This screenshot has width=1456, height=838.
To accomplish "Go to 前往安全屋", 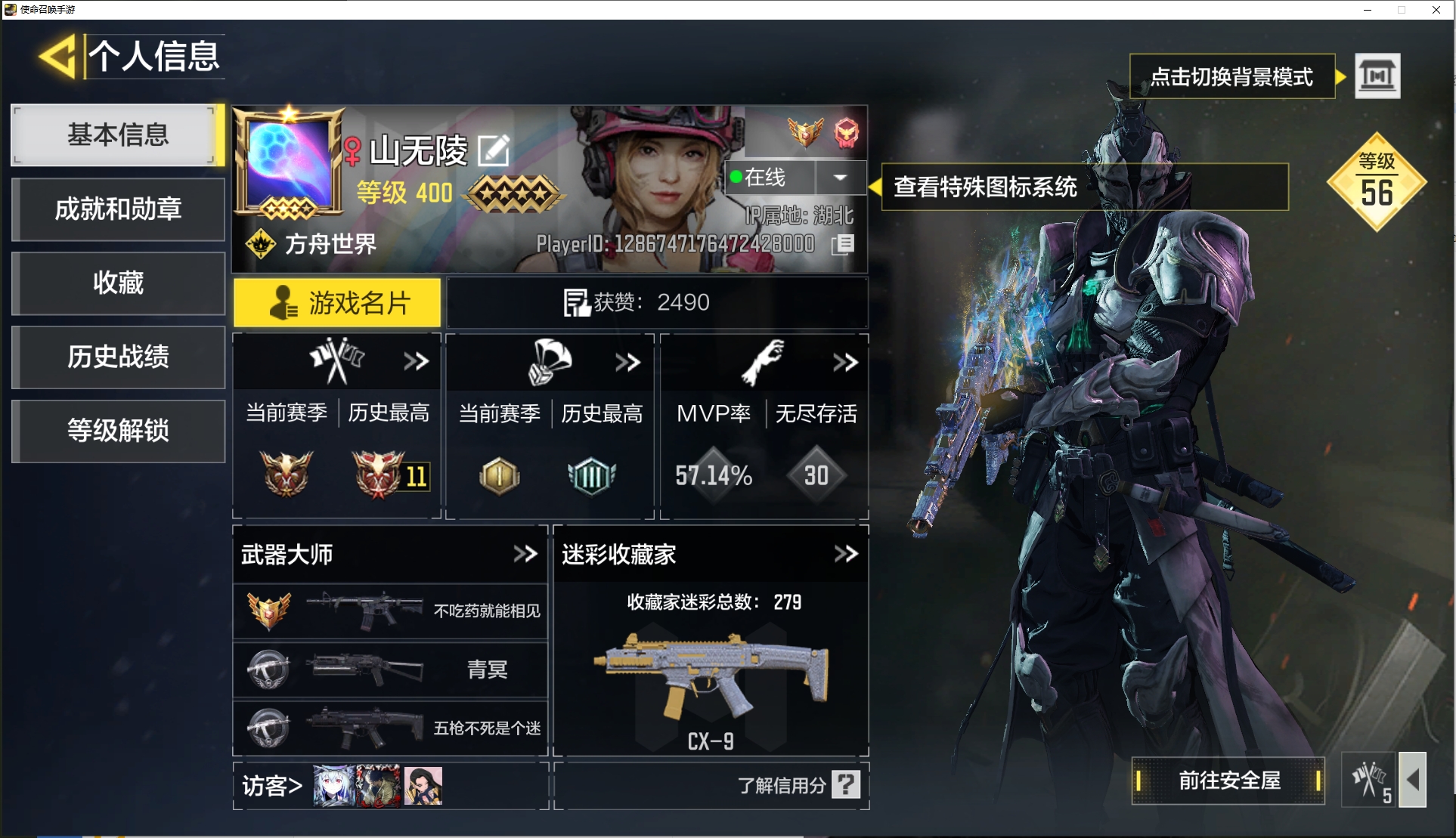I will pyautogui.click(x=1228, y=781).
